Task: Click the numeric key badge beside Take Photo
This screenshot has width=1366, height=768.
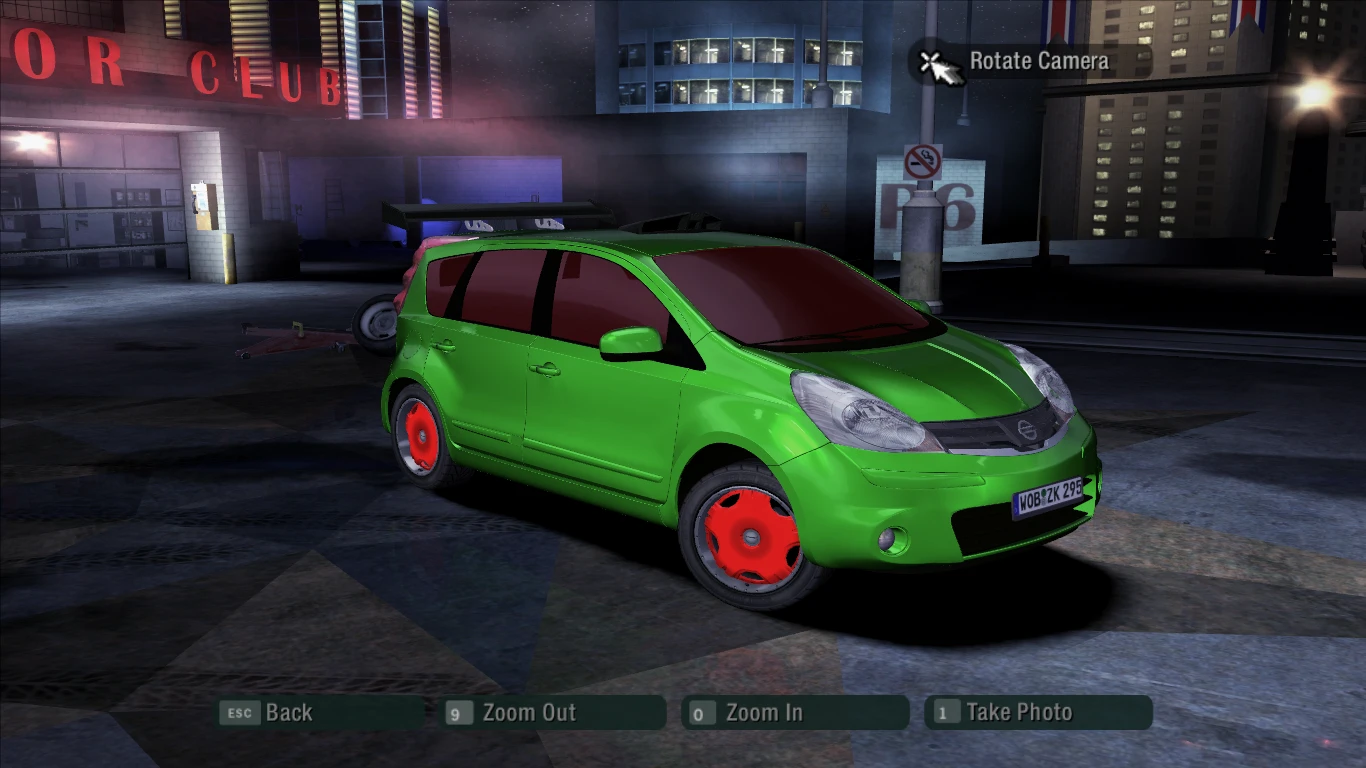Action: coord(941,713)
